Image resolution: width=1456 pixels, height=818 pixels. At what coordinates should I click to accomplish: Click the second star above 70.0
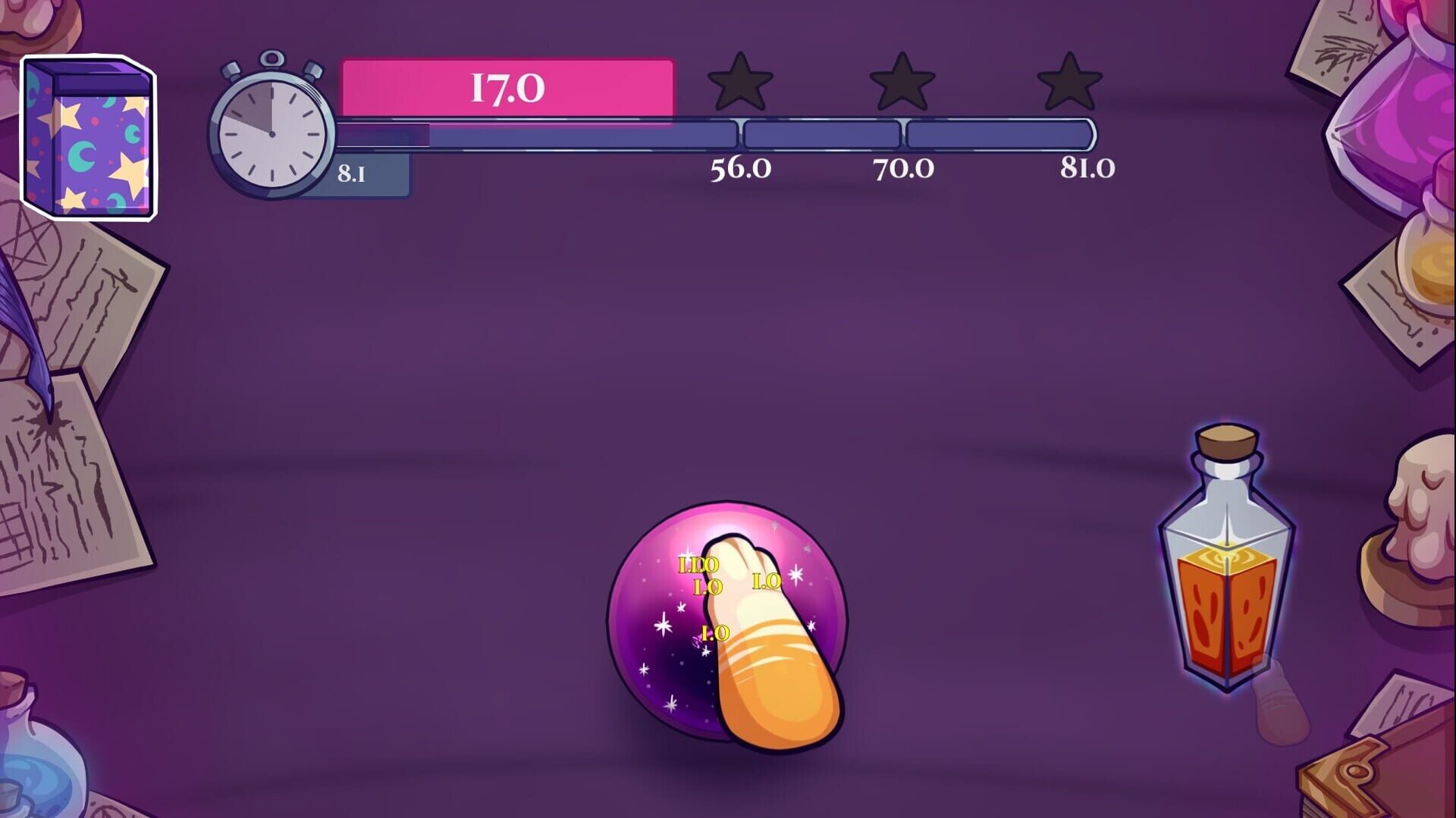point(902,86)
